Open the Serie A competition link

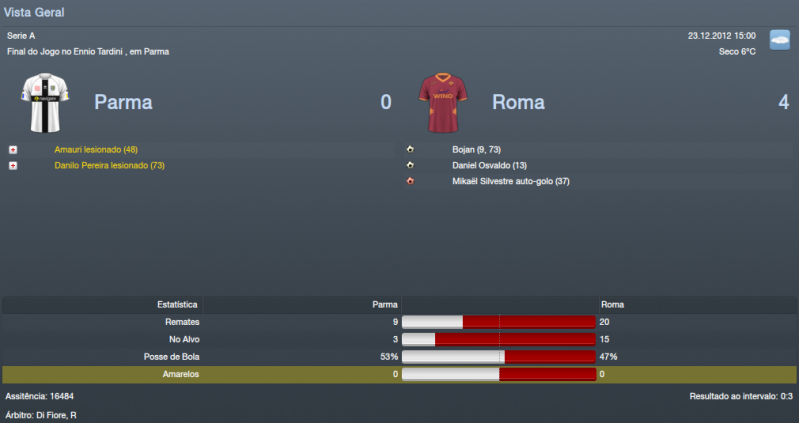21,36
